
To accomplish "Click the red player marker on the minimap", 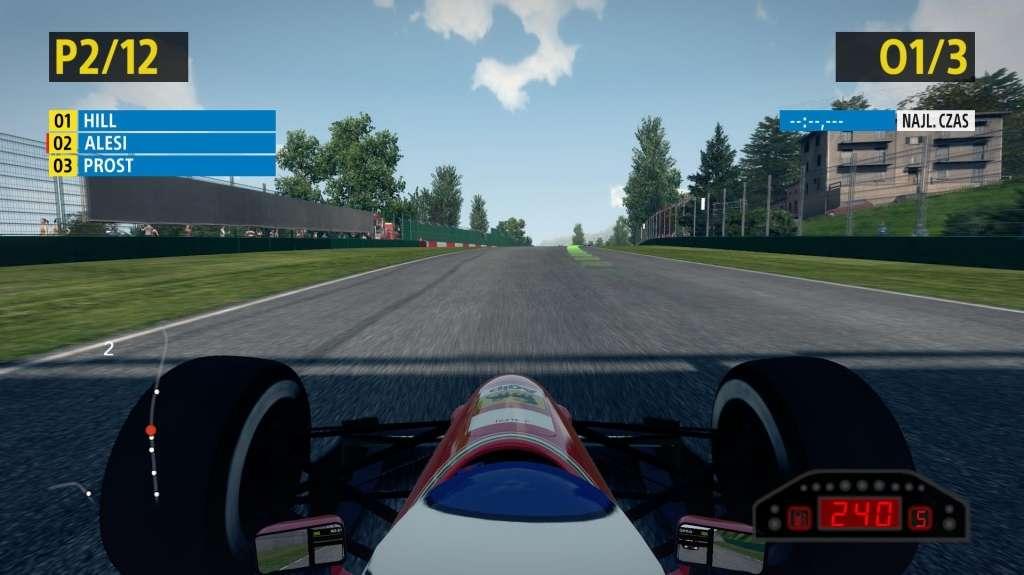I will (151, 431).
